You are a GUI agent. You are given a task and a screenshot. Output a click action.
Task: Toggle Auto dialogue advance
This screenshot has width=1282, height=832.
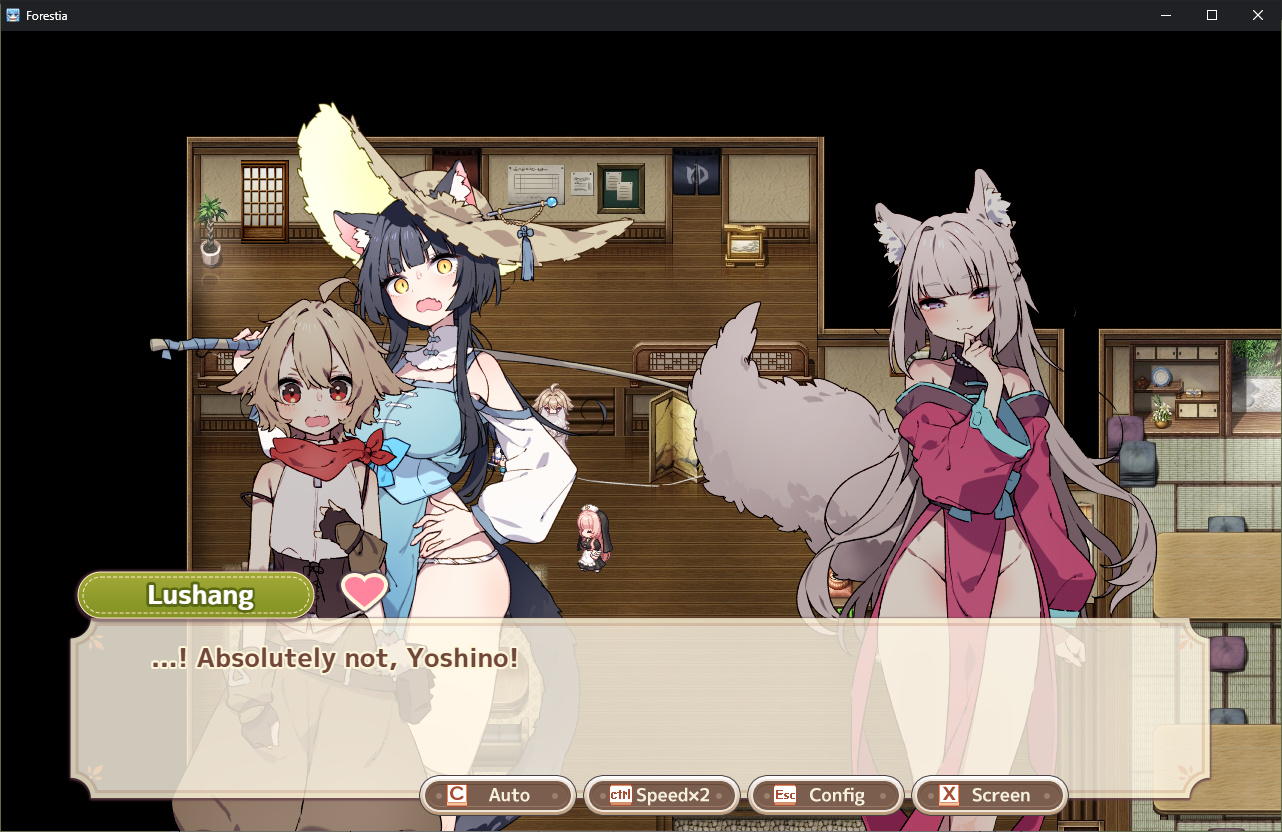tap(498, 795)
